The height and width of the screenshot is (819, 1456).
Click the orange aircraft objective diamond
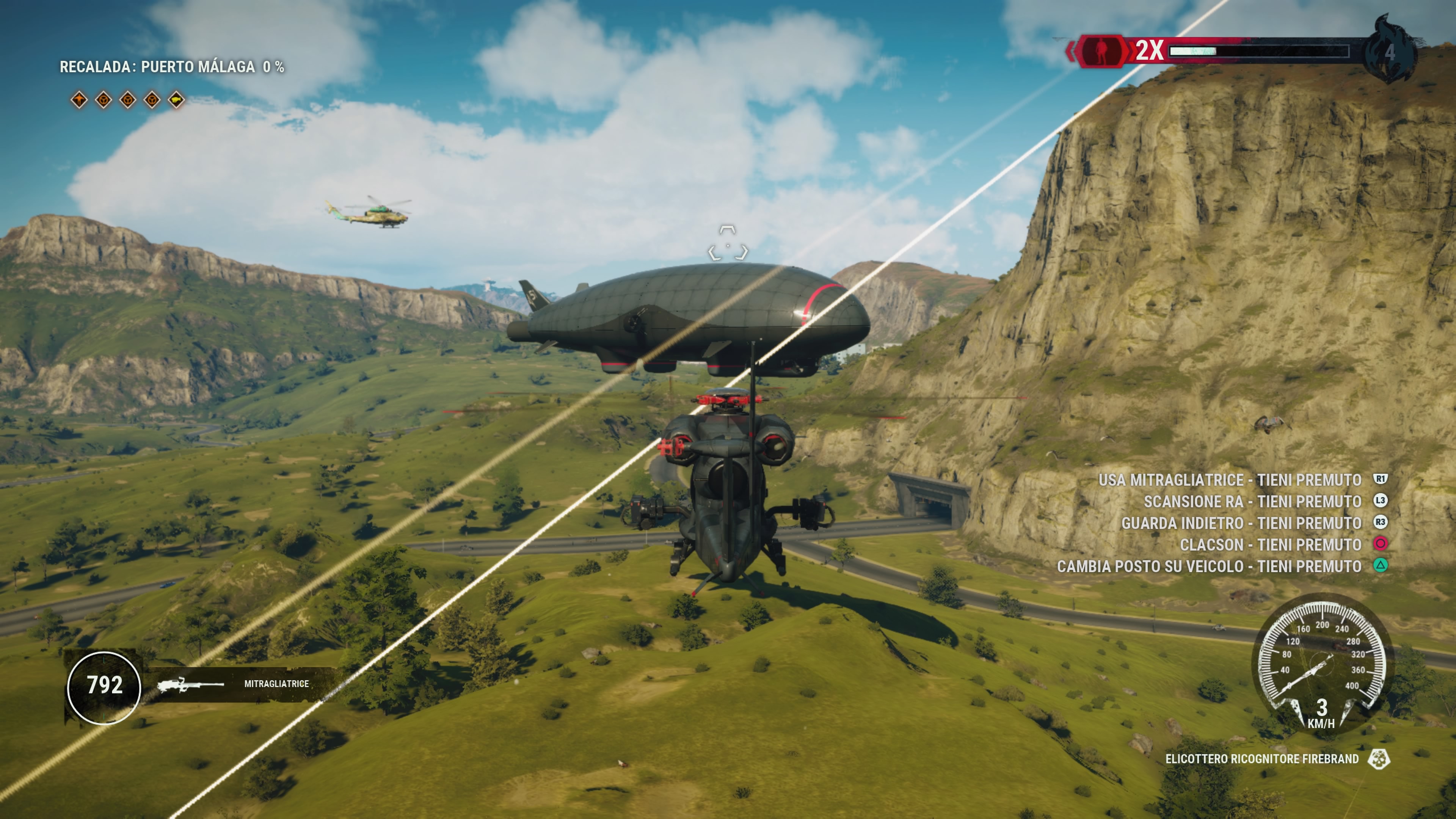pyautogui.click(x=79, y=100)
